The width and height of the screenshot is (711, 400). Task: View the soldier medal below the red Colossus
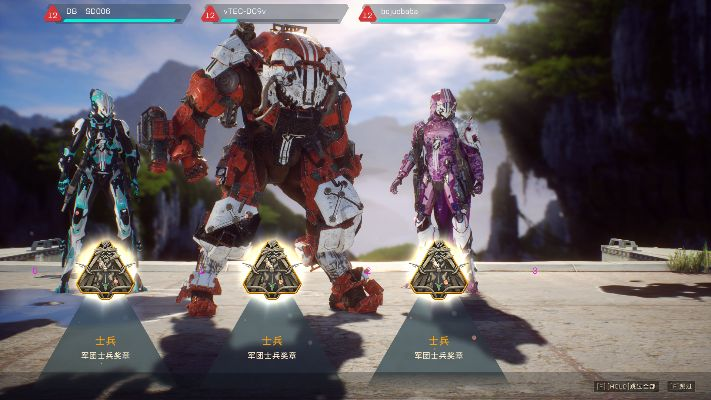(x=272, y=270)
